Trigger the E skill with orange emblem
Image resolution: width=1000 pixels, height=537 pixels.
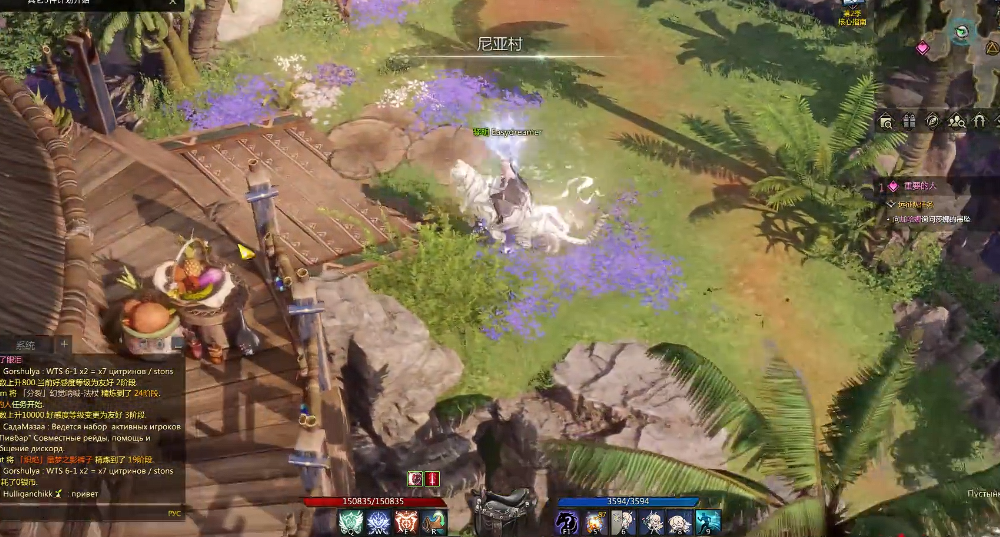pyautogui.click(x=407, y=522)
